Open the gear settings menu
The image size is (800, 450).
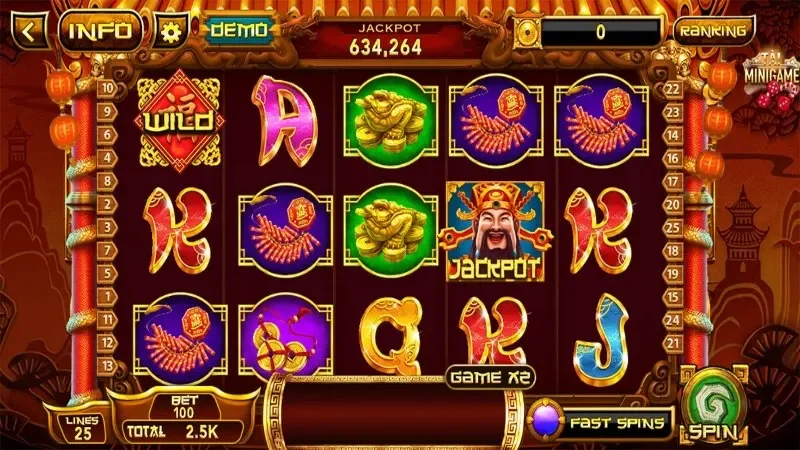pos(171,31)
